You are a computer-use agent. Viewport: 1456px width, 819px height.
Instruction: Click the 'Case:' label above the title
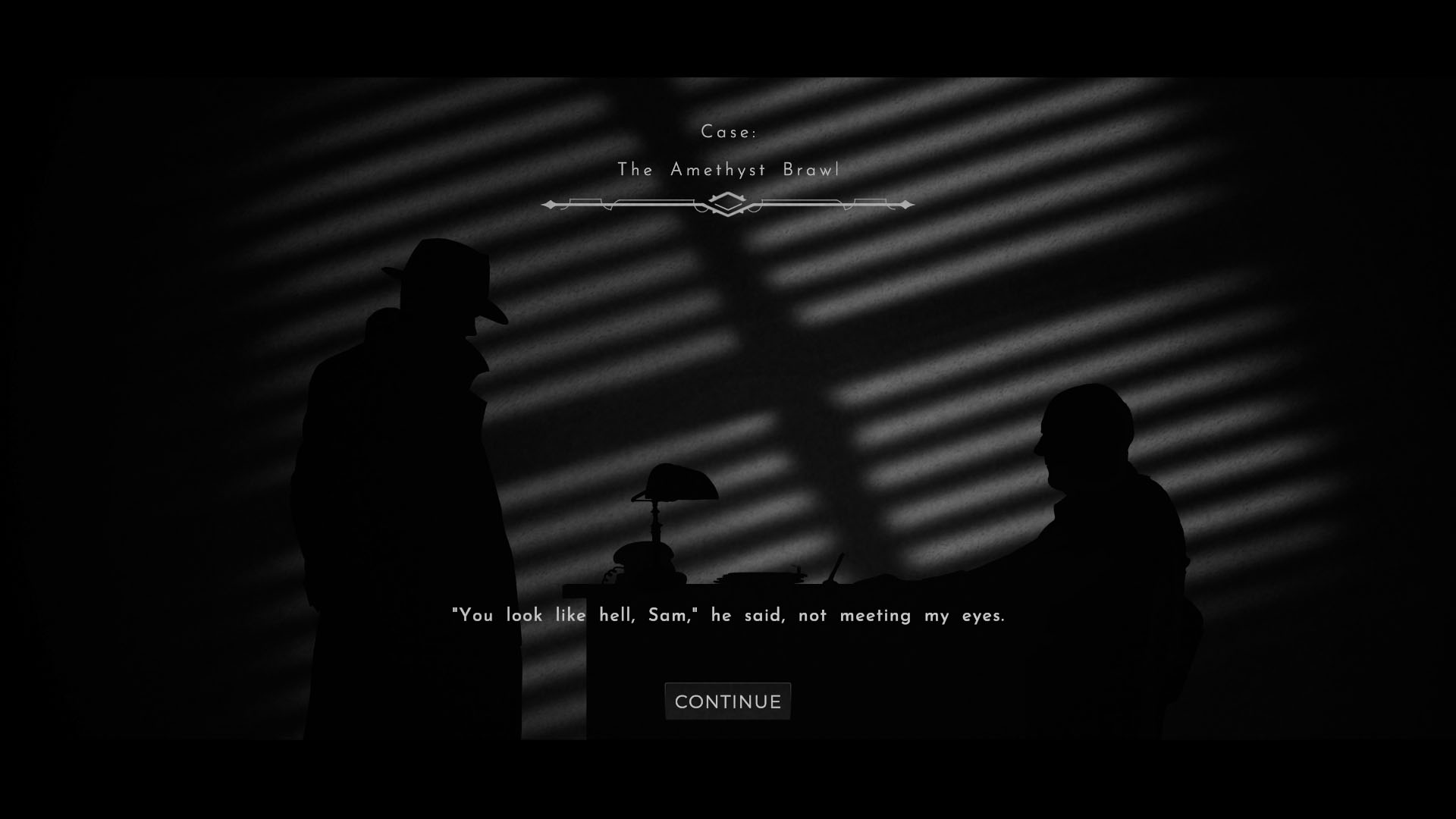tap(728, 130)
